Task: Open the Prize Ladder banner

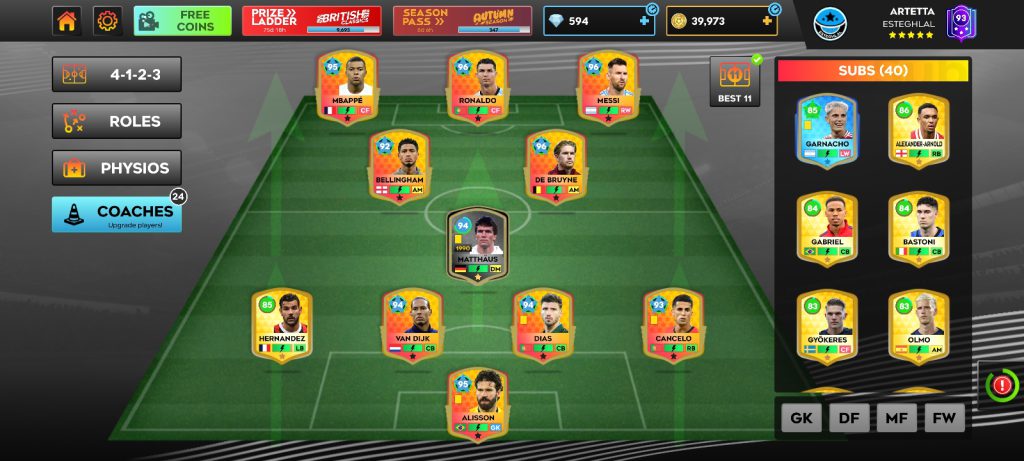Action: point(311,20)
